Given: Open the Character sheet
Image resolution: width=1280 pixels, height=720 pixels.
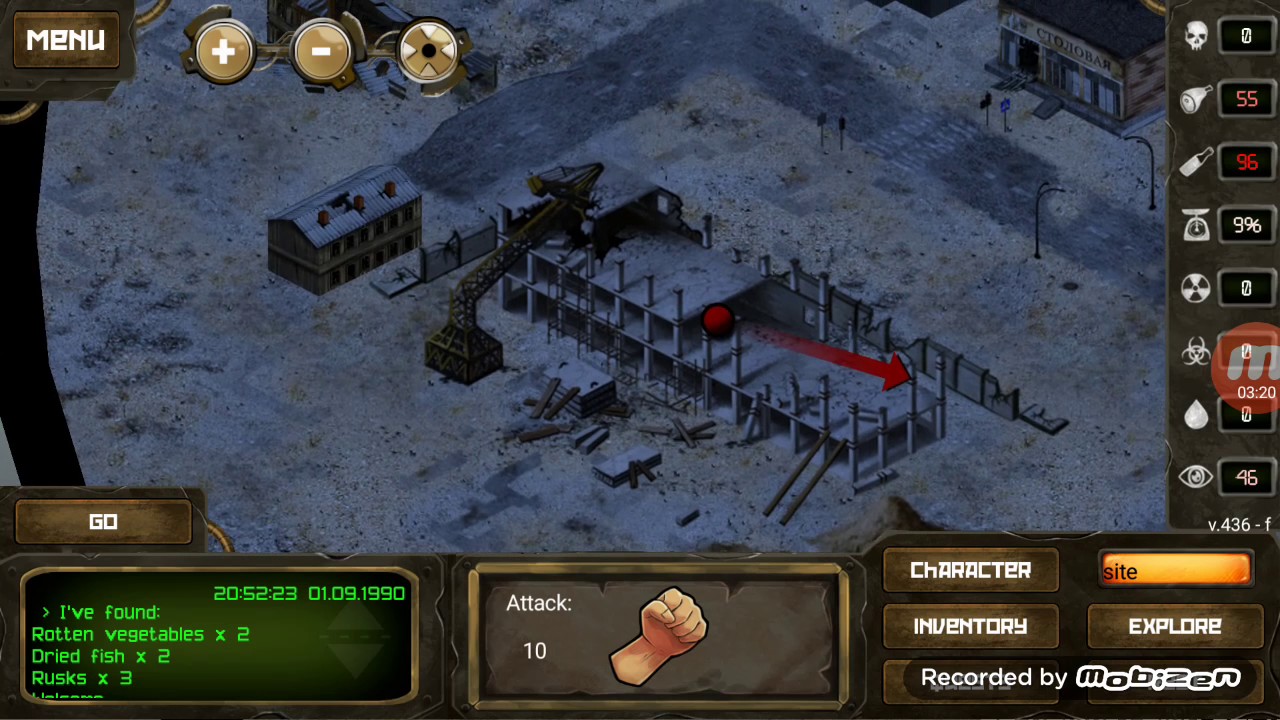Looking at the screenshot, I should tap(970, 570).
